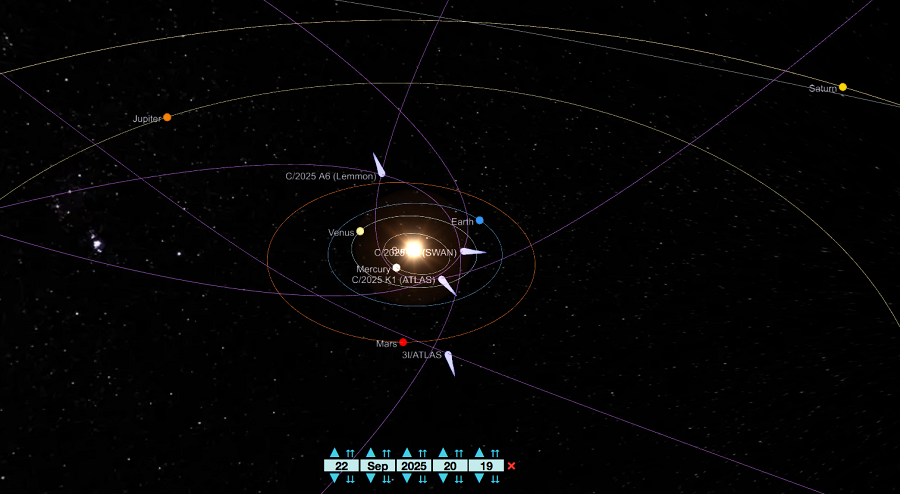Increase the hour with the single up triangle
The height and width of the screenshot is (494, 900).
click(443, 453)
